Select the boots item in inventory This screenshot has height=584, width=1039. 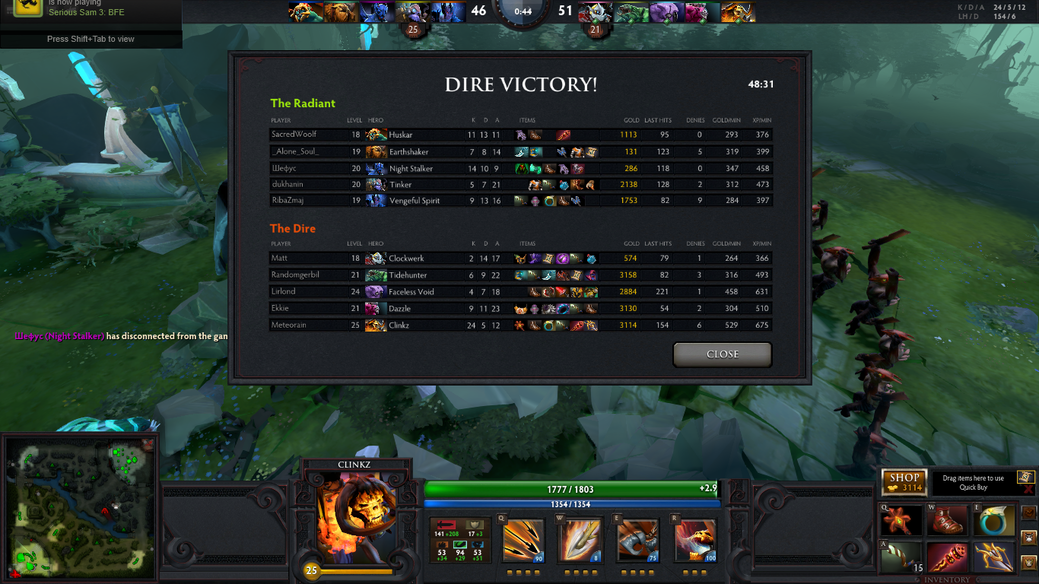point(946,522)
